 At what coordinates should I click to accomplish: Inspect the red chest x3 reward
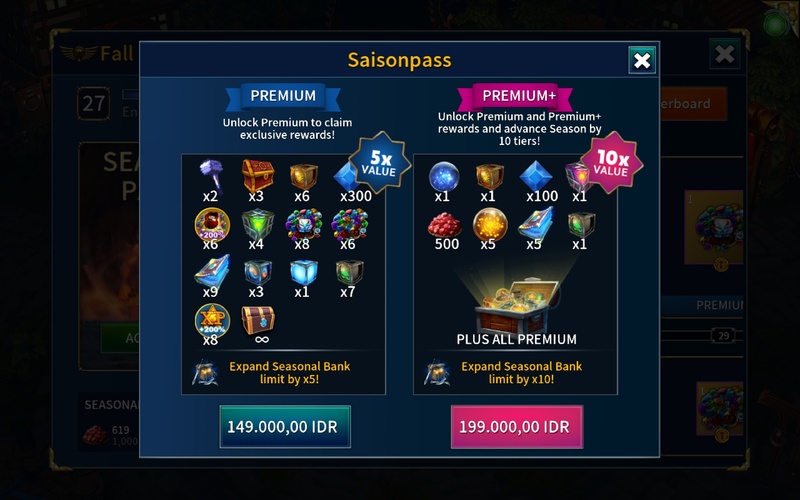[257, 176]
